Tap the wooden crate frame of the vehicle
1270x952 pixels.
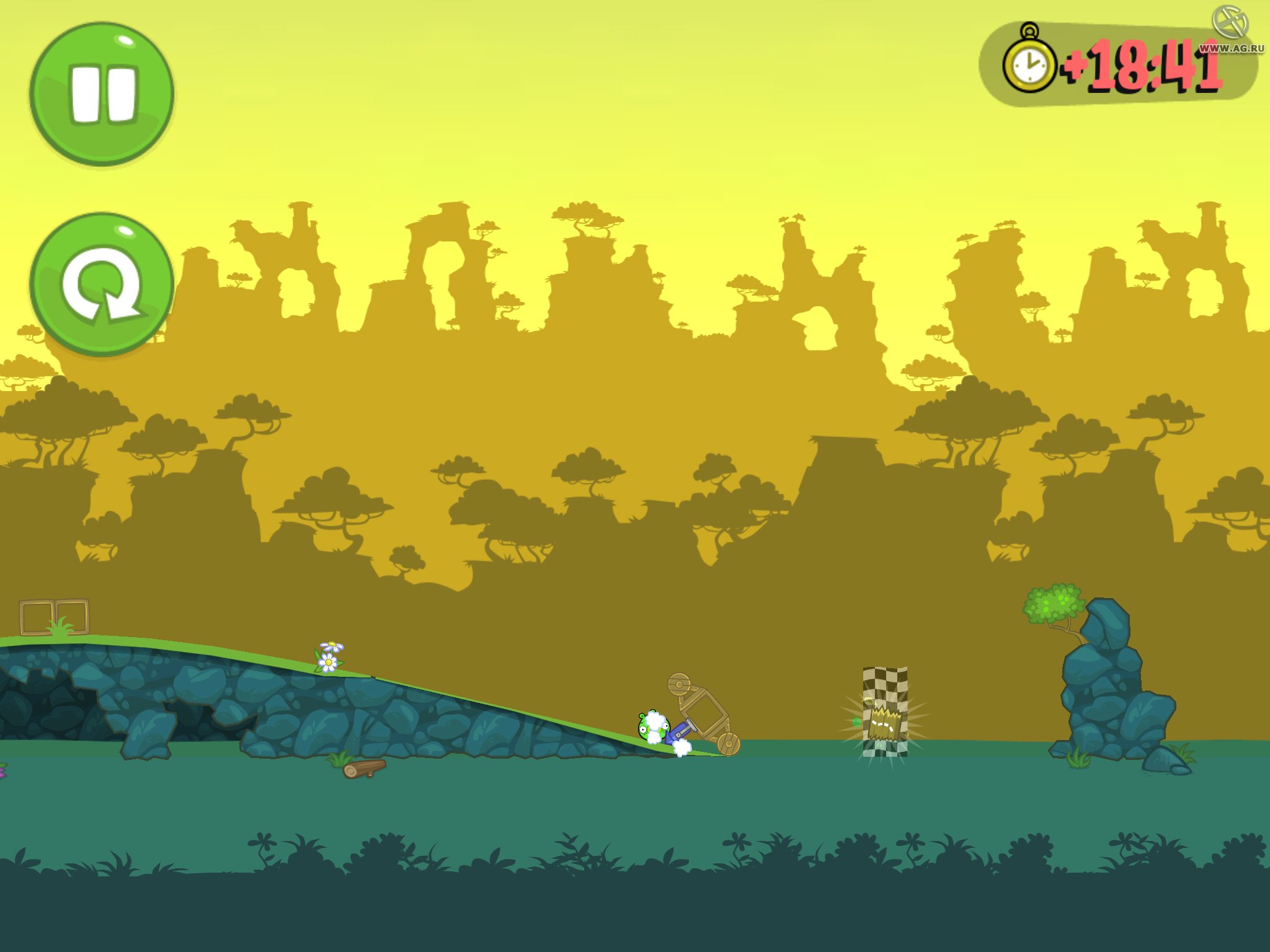[706, 713]
